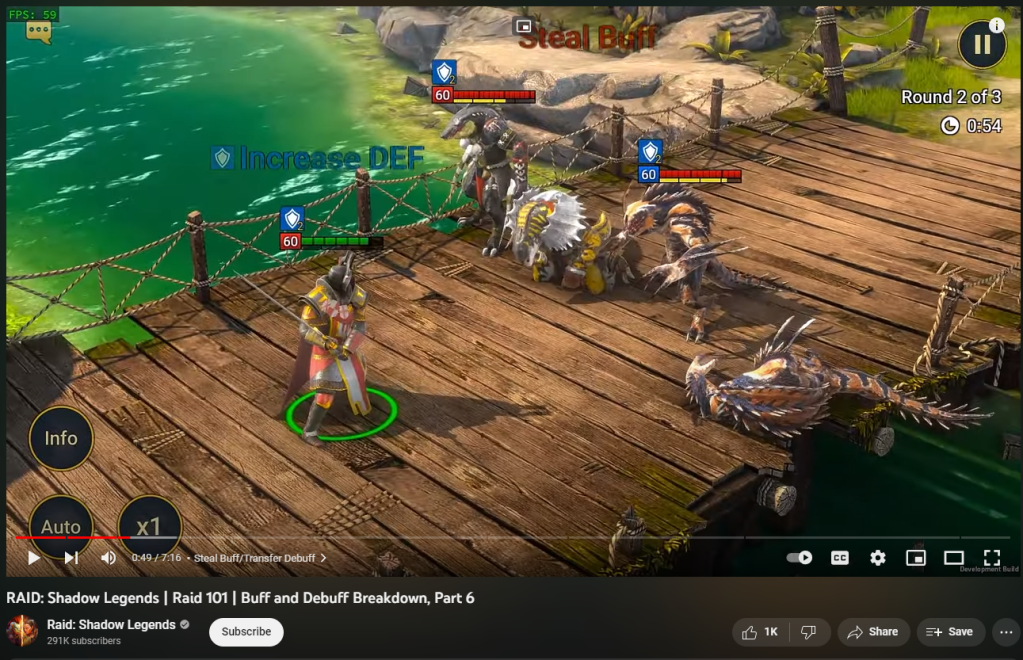Enter fullscreen video mode
This screenshot has height=660, width=1023.
tap(991, 558)
